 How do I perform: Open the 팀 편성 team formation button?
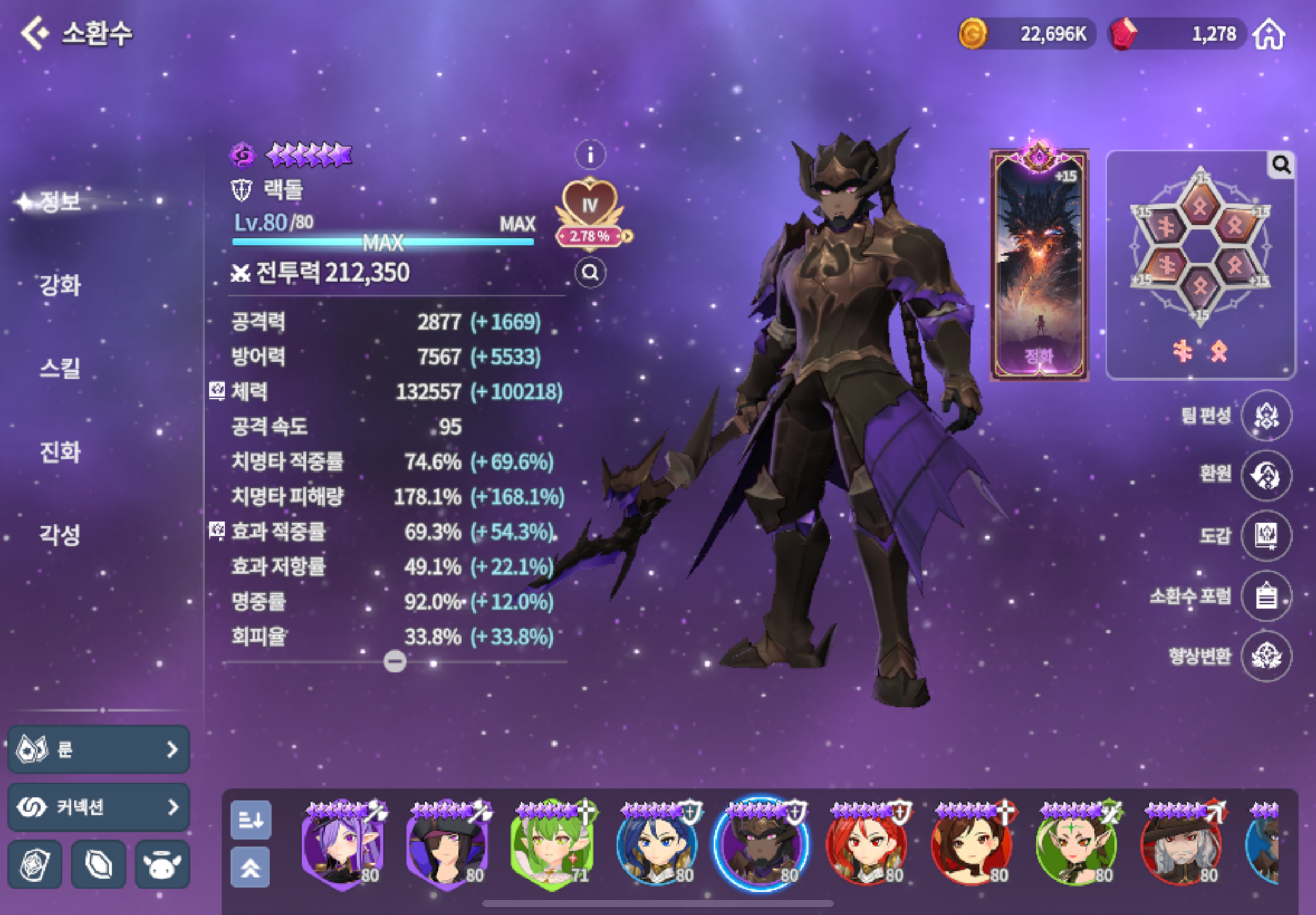coord(1266,416)
